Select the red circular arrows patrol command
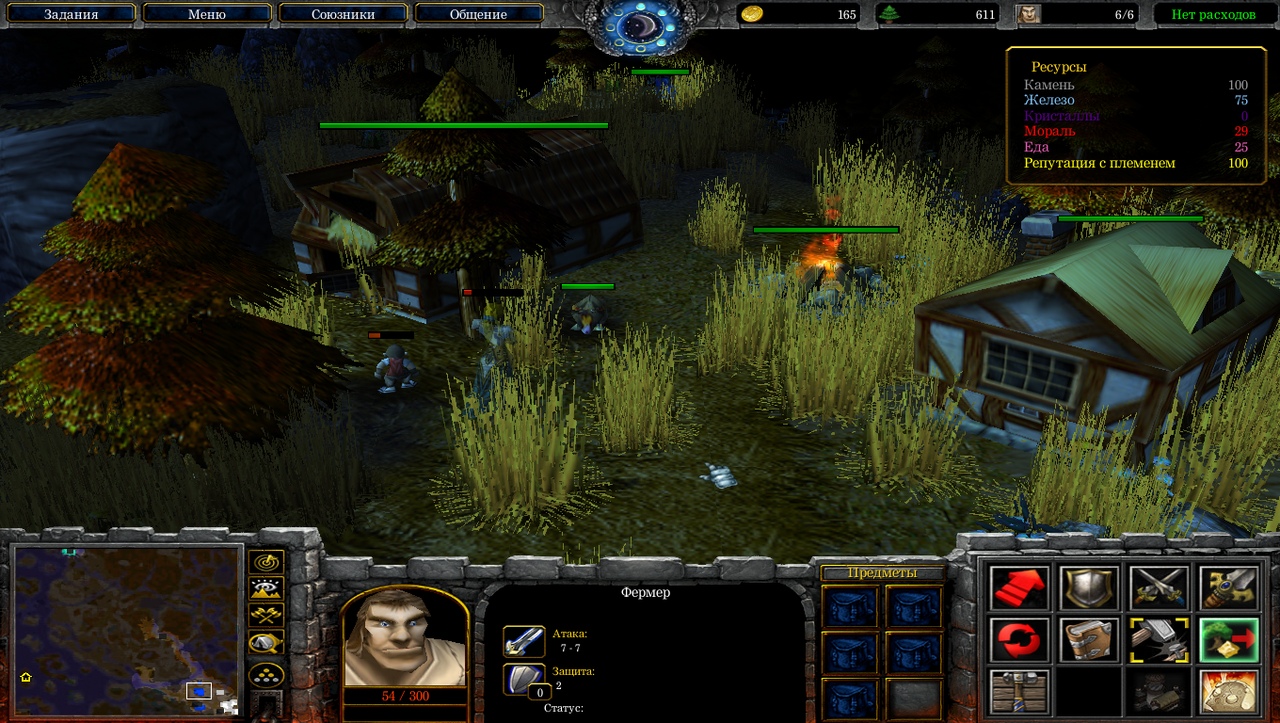The height and width of the screenshot is (723, 1280). (x=1020, y=640)
